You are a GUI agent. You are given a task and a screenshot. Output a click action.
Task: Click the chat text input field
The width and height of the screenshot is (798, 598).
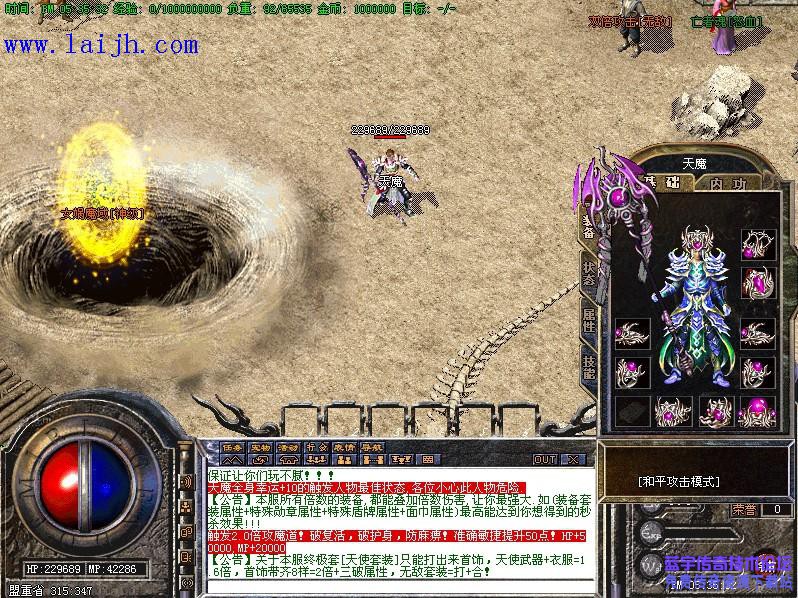400,588
